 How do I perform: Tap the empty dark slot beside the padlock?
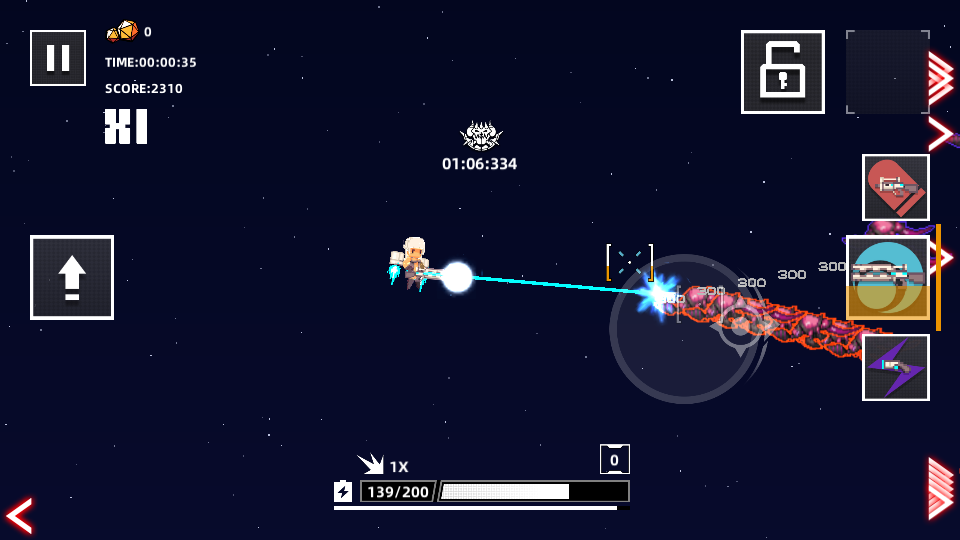(887, 72)
